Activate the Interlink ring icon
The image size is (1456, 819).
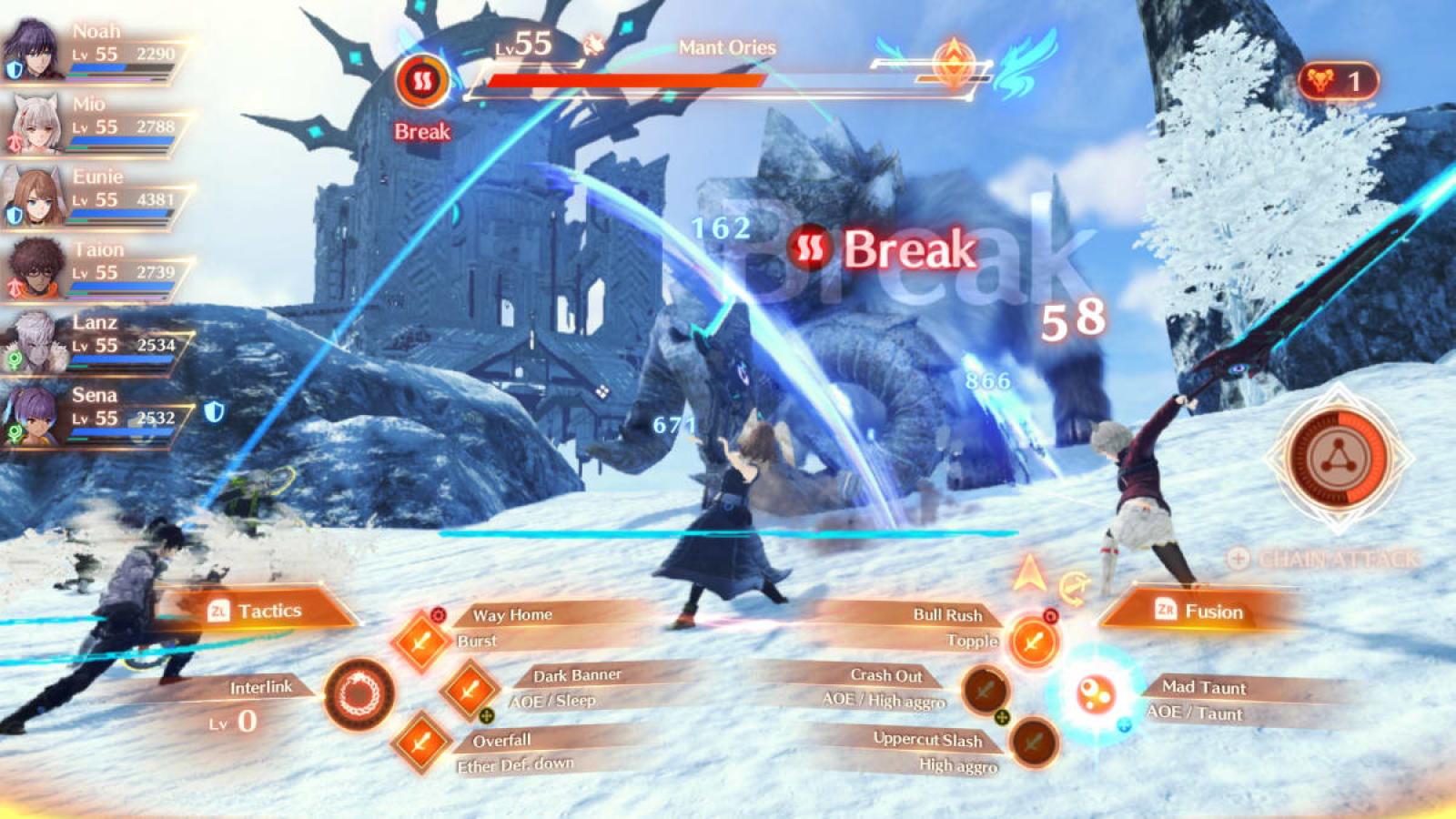coord(359,695)
